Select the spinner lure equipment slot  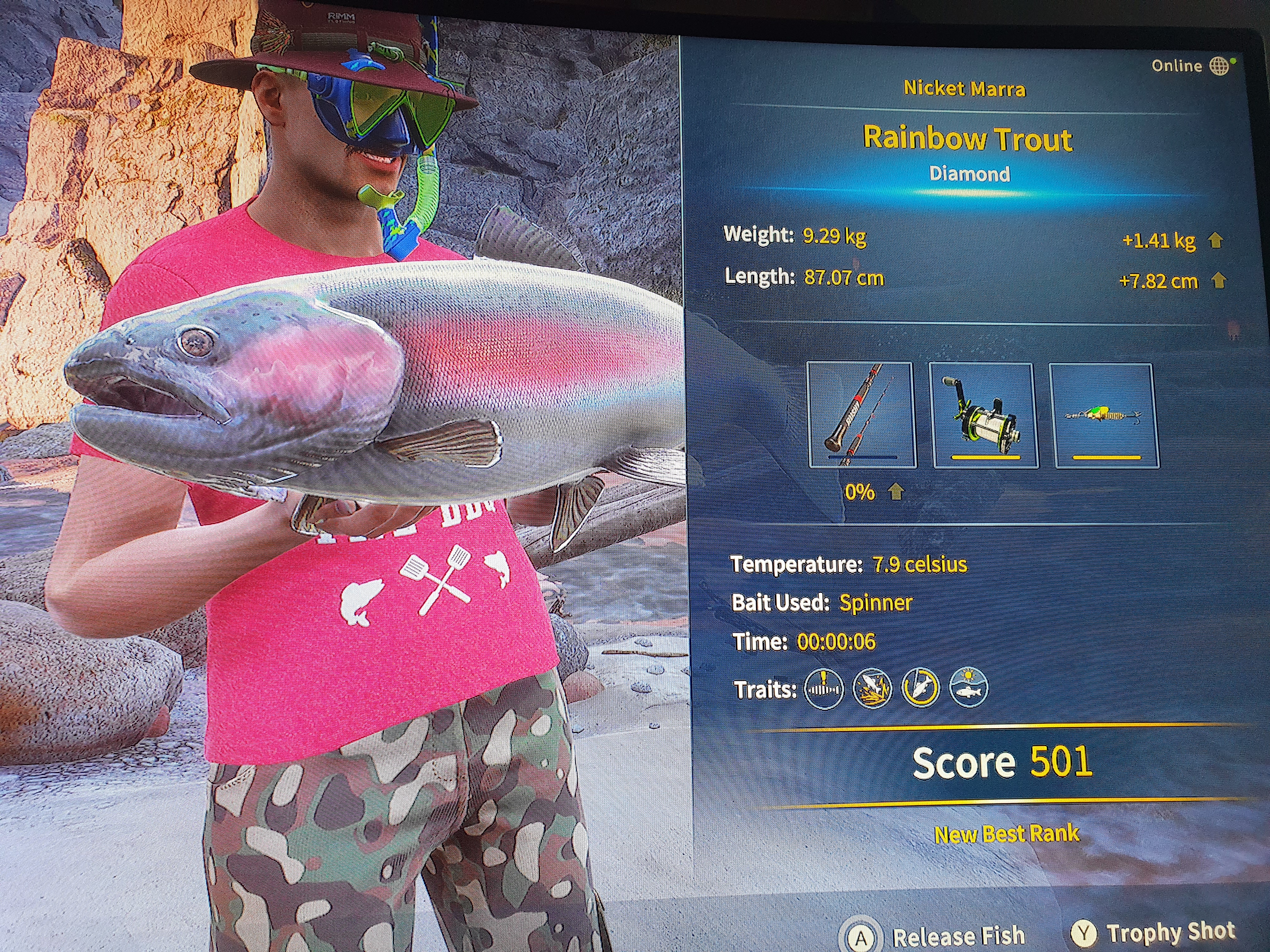(1103, 416)
